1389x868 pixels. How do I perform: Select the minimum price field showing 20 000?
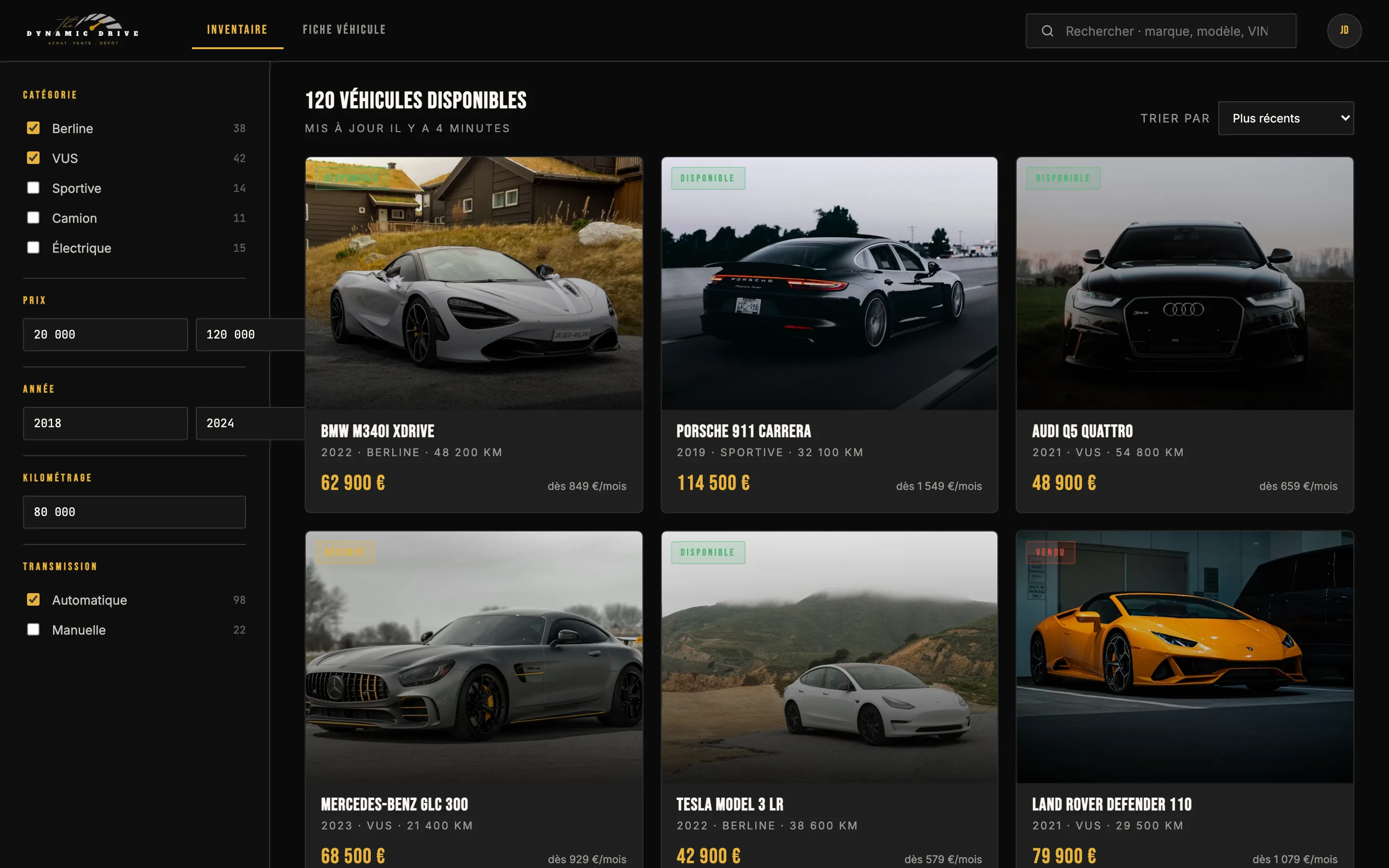(105, 335)
